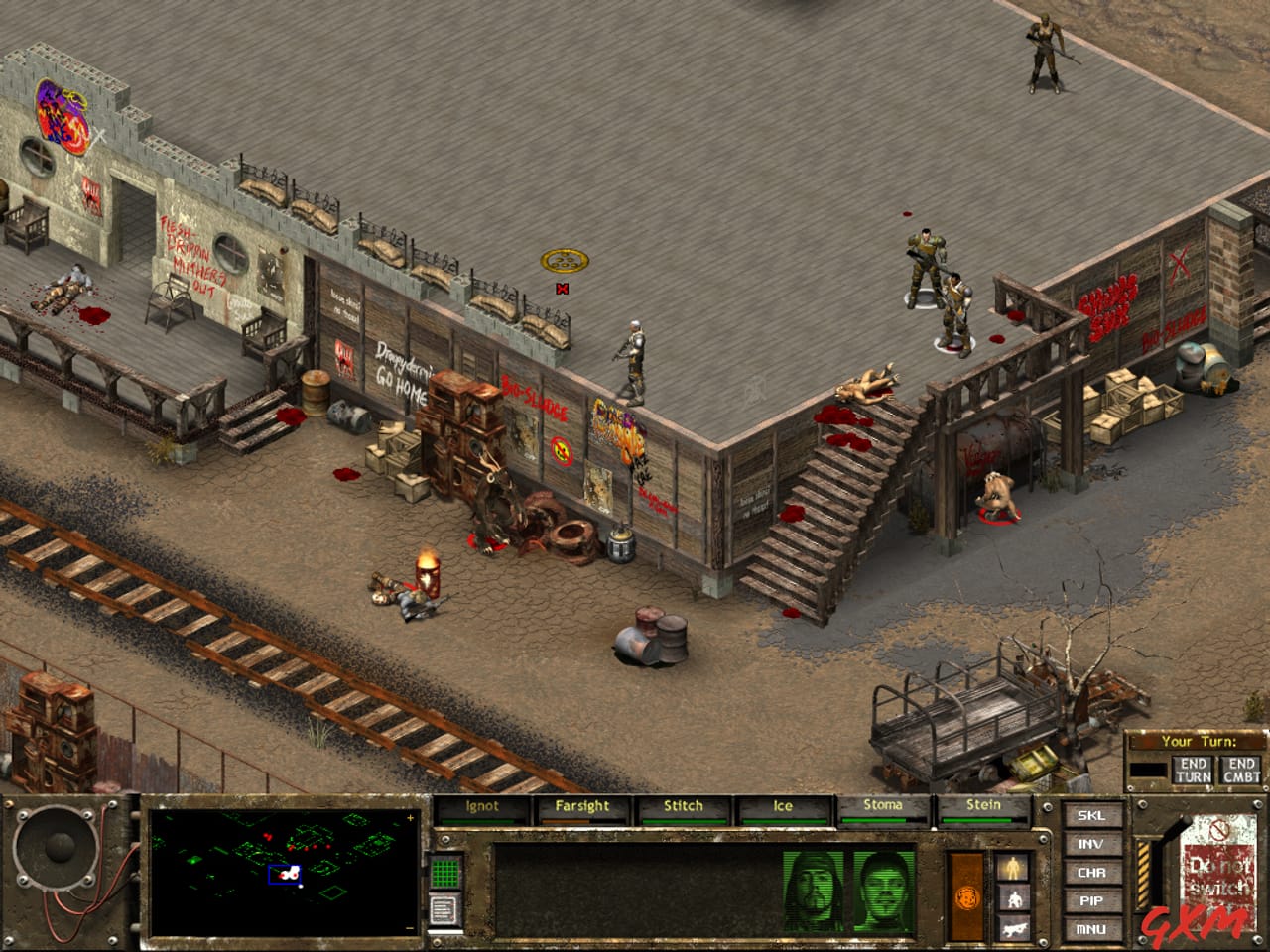Click Farsight's orange health bar
Screen dimensions: 1270x952
pyautogui.click(x=564, y=821)
